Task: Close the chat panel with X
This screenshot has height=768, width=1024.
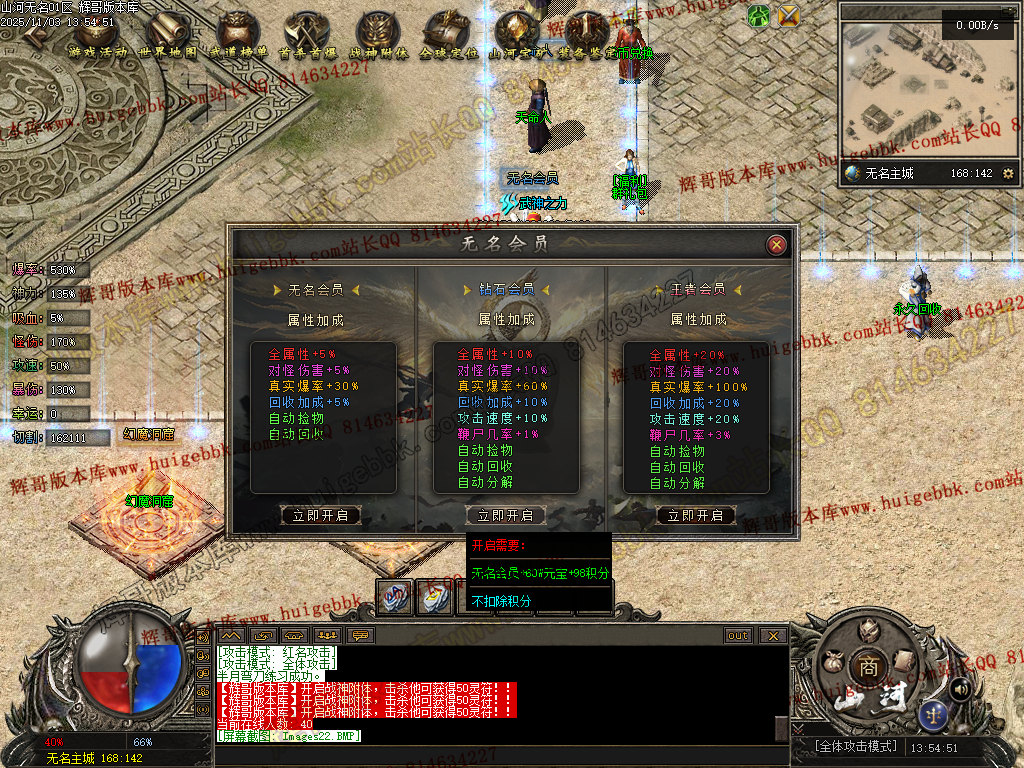Action: (x=773, y=635)
